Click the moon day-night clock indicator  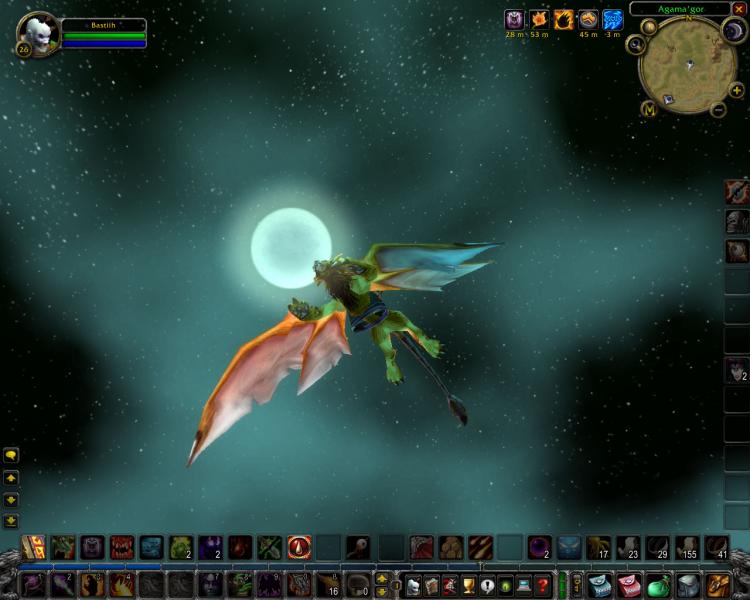coord(734,31)
